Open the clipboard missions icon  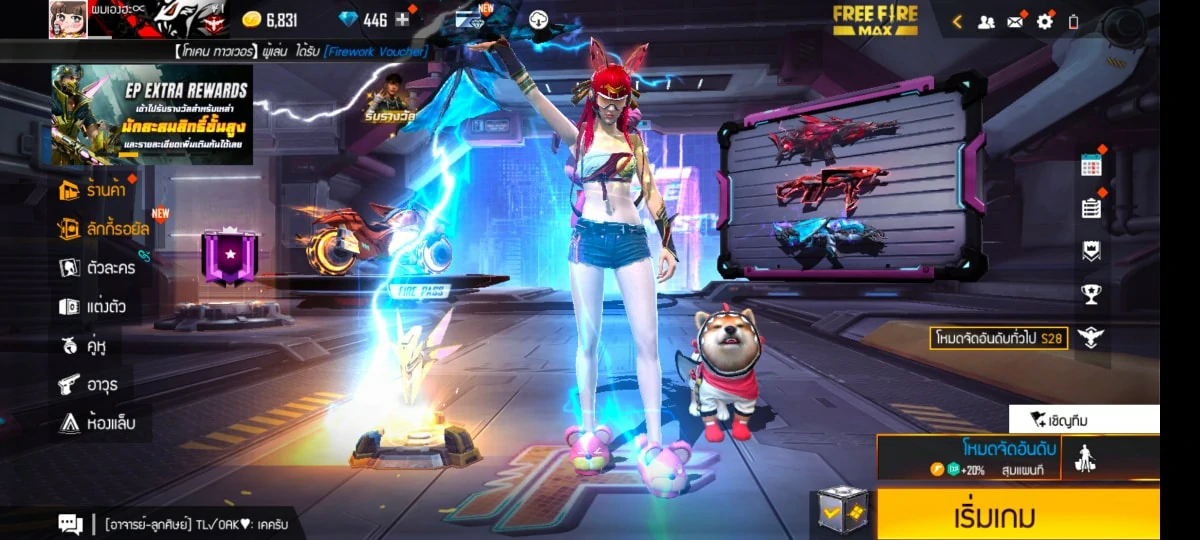point(1091,208)
